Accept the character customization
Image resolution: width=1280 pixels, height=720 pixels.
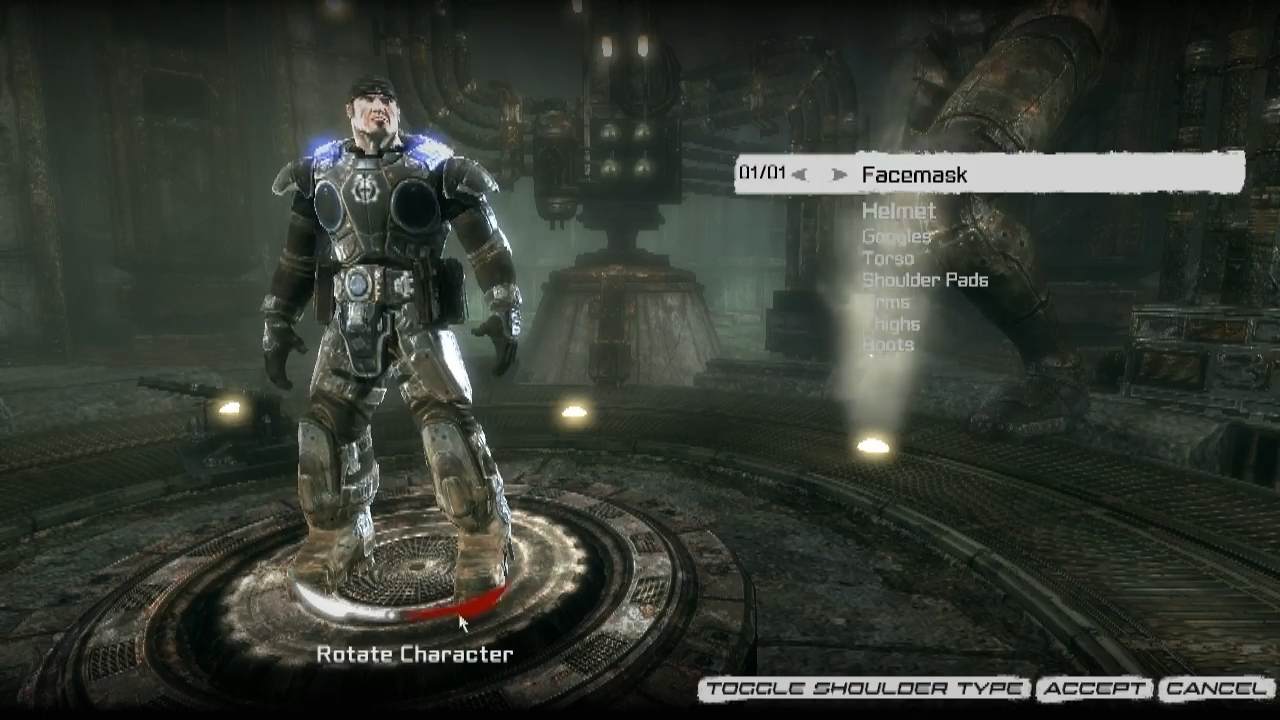click(1095, 689)
